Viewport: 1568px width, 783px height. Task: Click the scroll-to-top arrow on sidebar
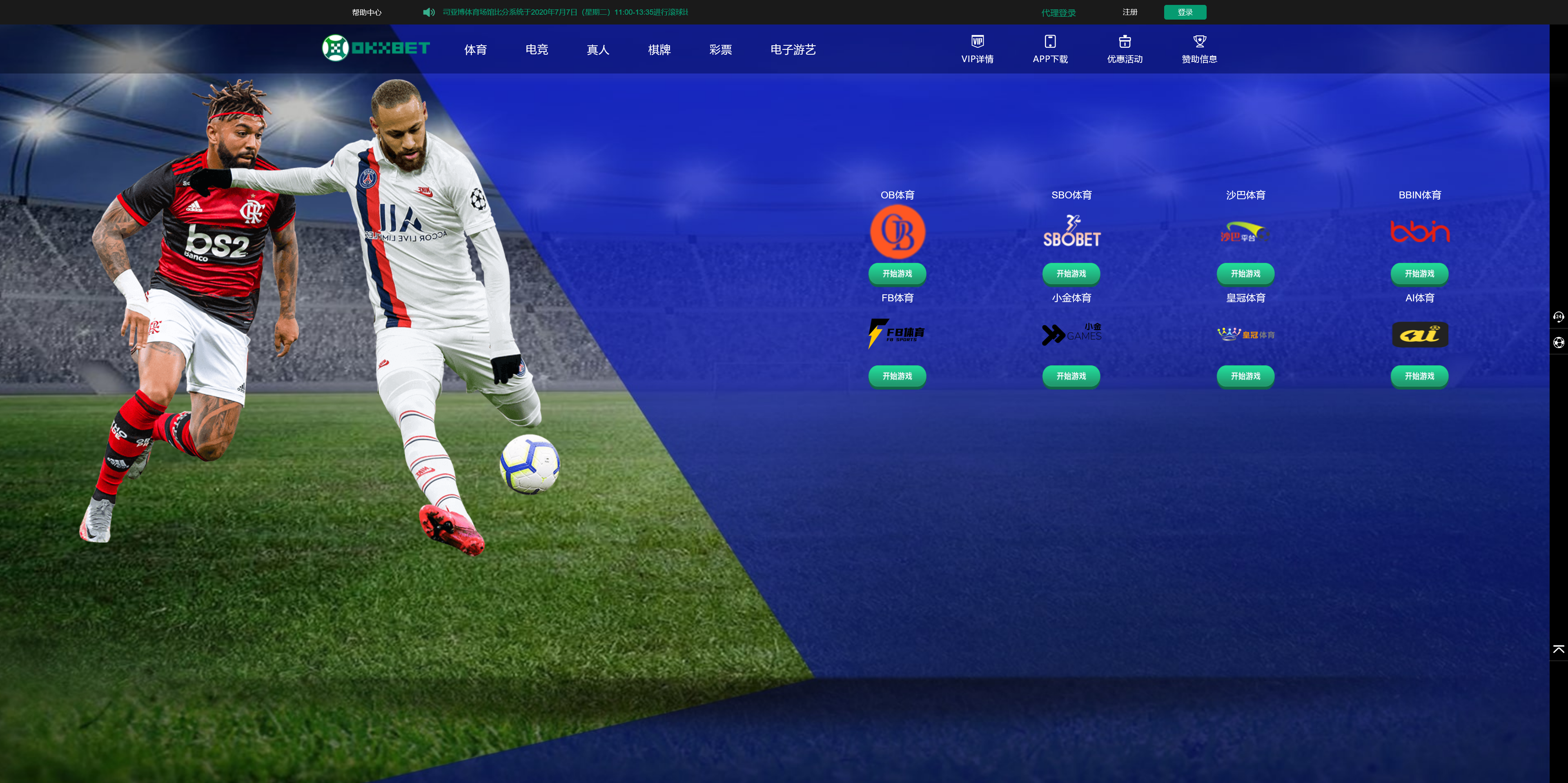[x=1558, y=650]
